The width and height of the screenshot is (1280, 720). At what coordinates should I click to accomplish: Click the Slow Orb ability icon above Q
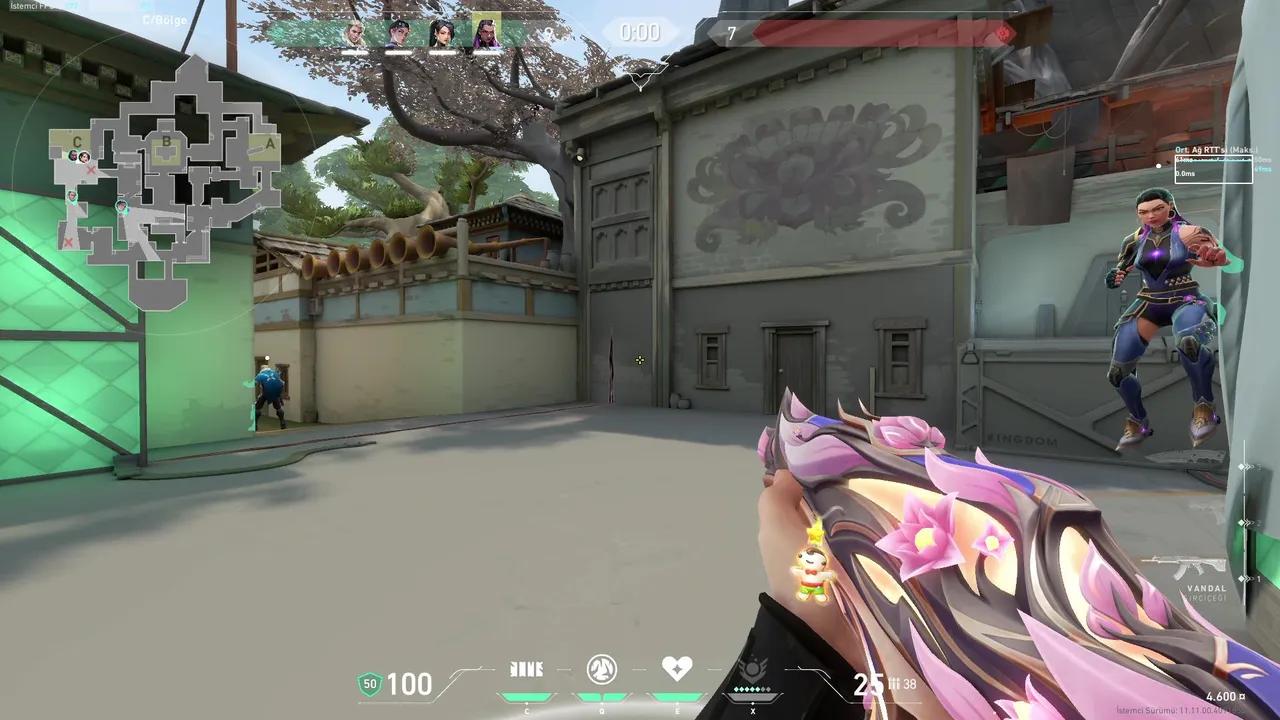click(x=601, y=670)
